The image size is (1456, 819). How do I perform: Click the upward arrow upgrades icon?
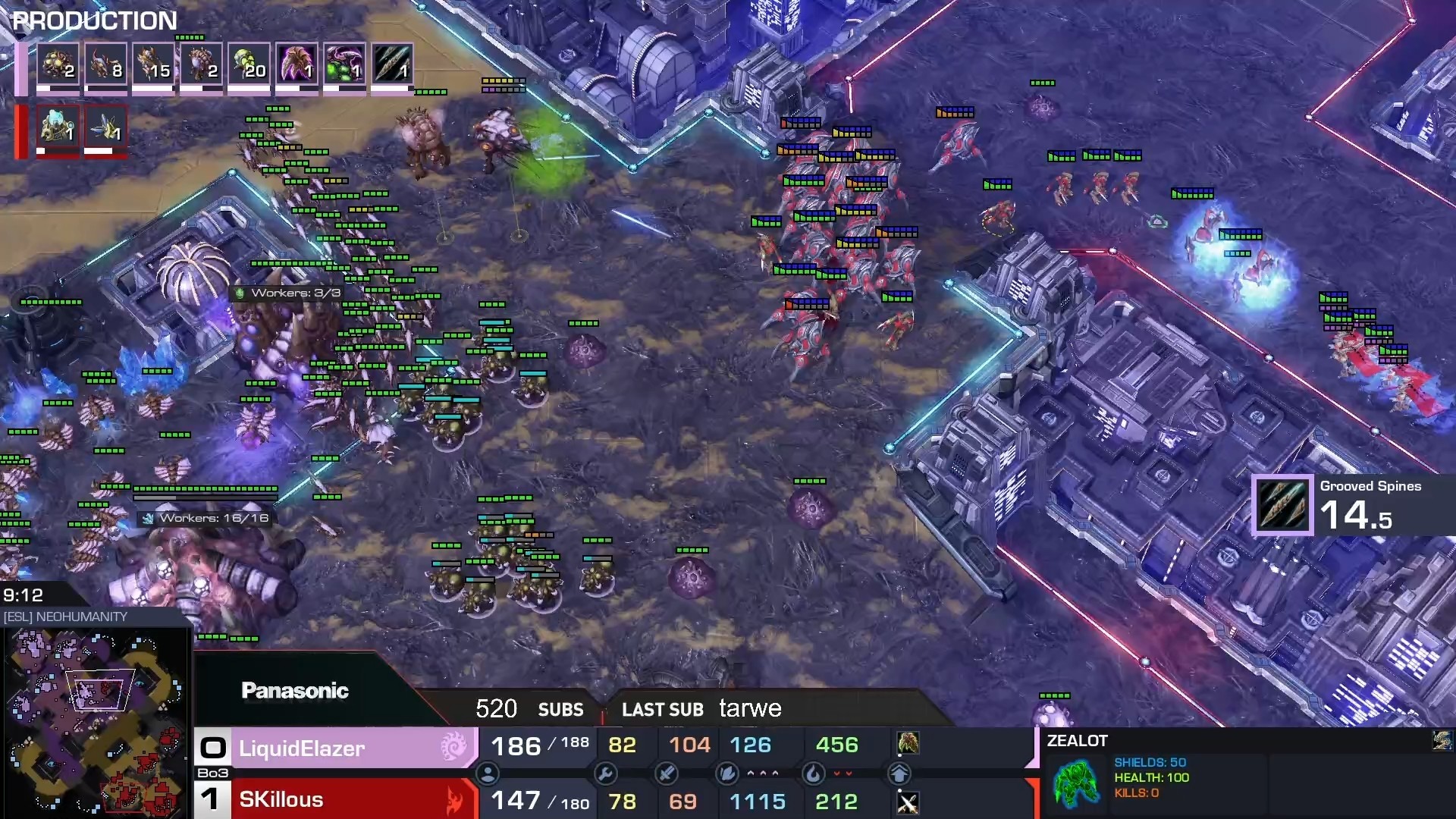coord(899,773)
